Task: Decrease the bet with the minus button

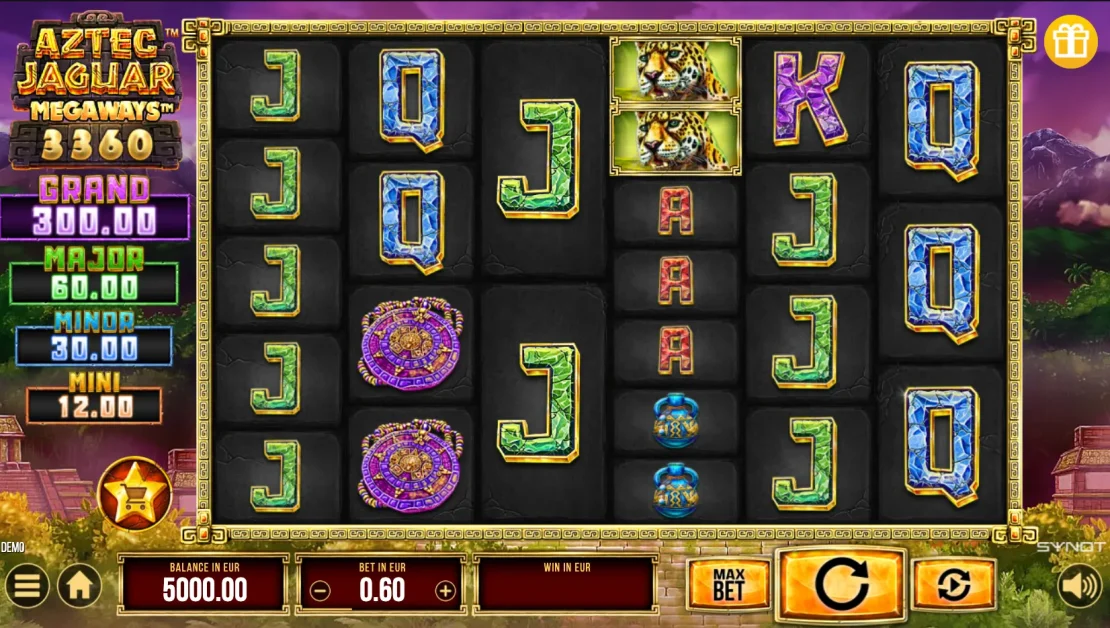Action: tap(320, 590)
